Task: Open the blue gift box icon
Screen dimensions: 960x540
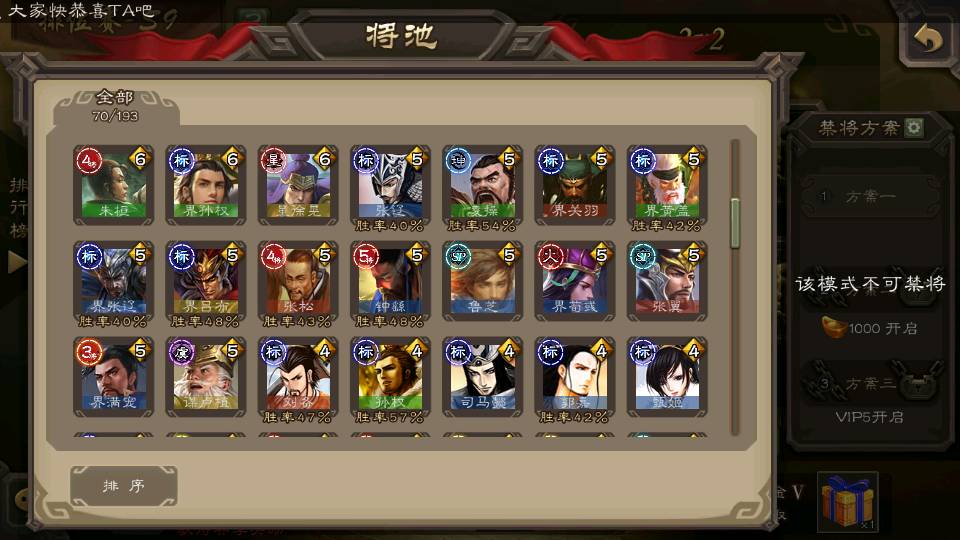Action: point(847,500)
